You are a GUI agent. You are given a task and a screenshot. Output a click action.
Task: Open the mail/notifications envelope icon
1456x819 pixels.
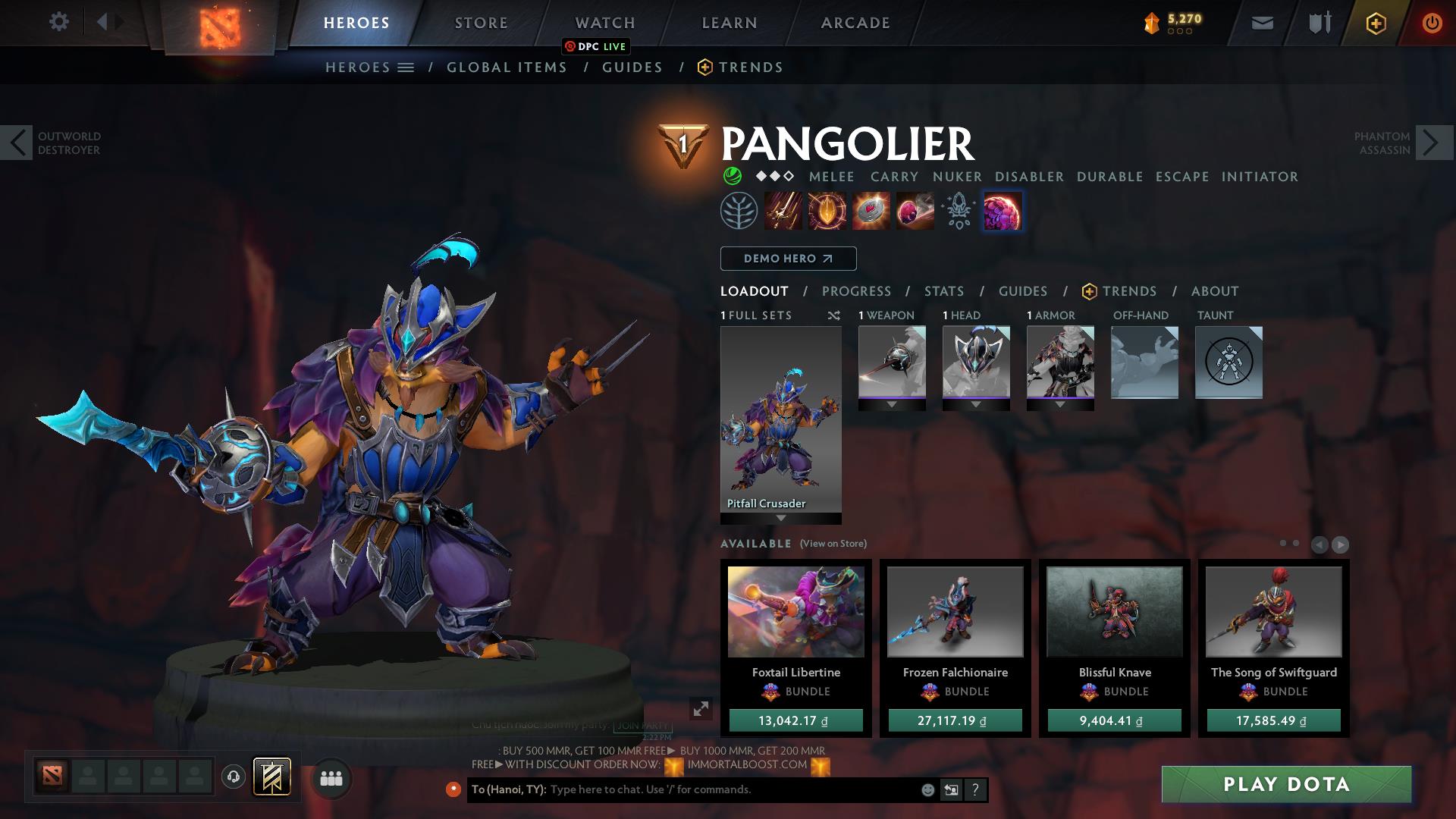(x=1262, y=23)
